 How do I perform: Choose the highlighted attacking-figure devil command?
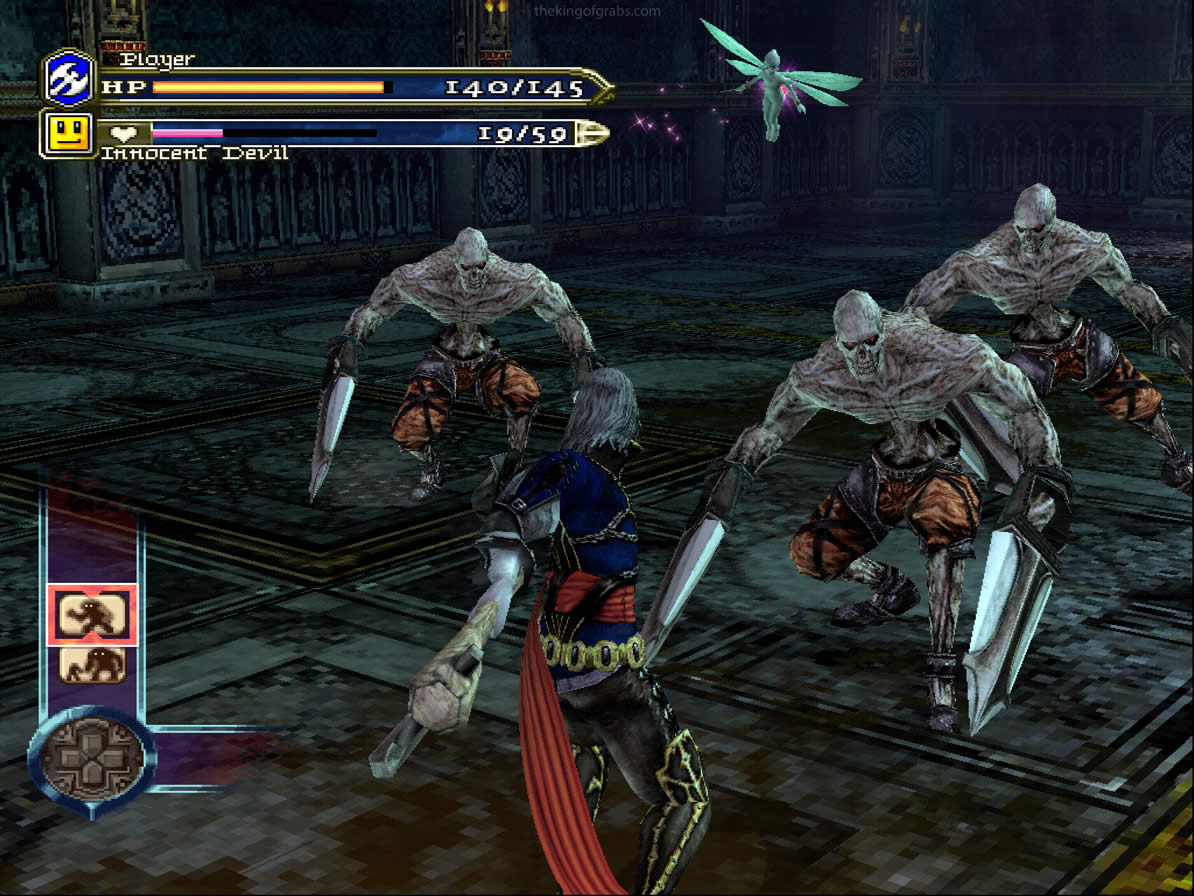click(92, 614)
